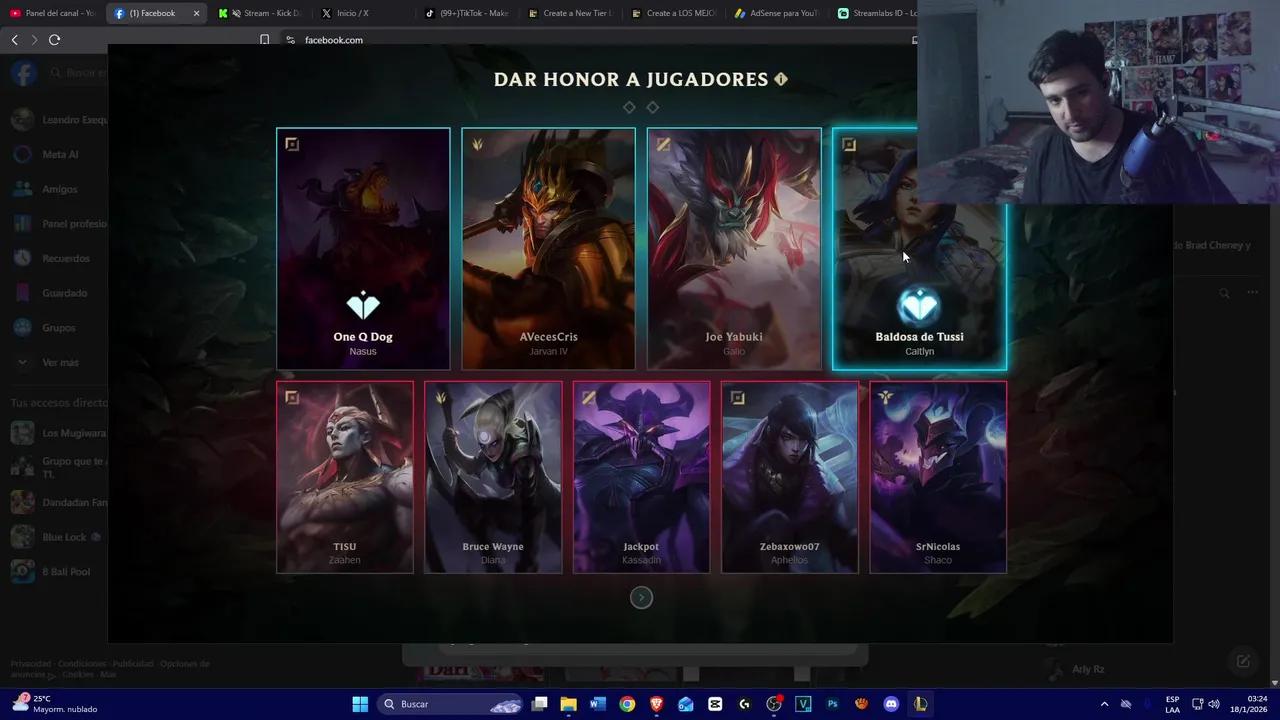
Task: Launch OBS Studio from the taskbar
Action: pyautogui.click(x=773, y=703)
